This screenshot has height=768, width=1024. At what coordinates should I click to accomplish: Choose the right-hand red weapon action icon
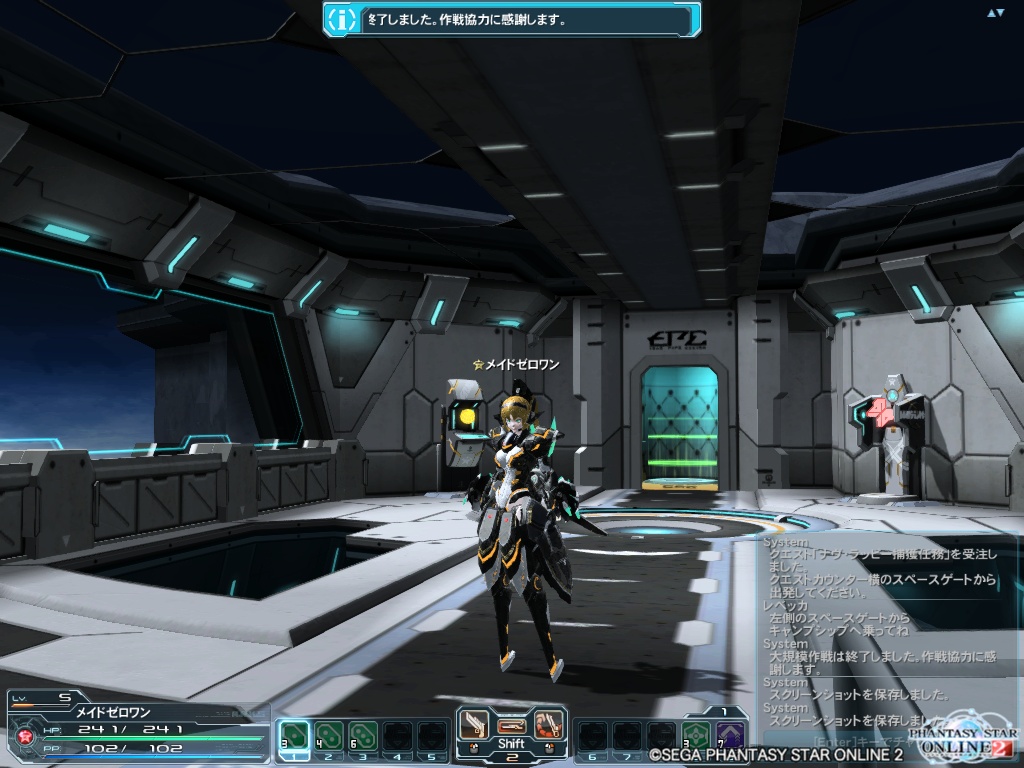(x=547, y=722)
